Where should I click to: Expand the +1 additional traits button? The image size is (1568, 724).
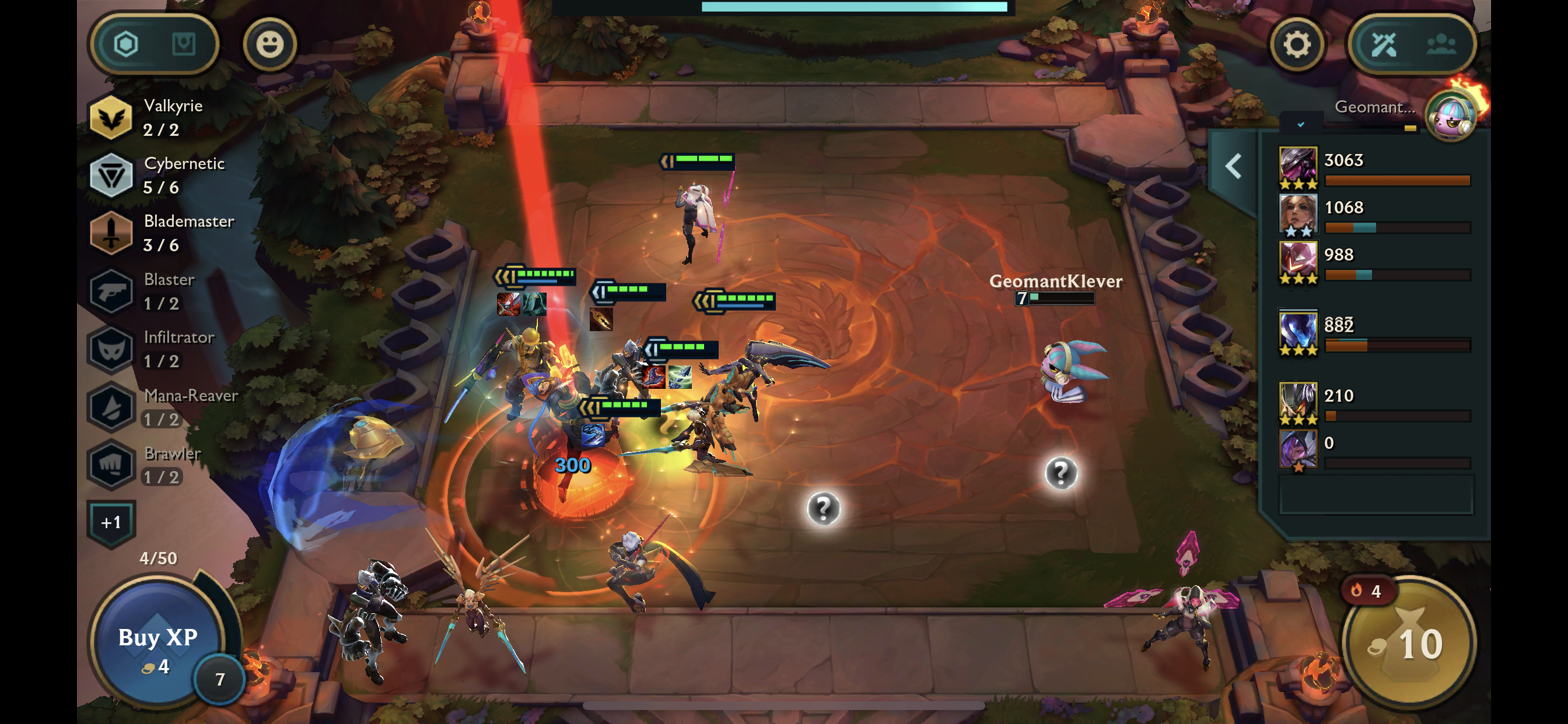point(111,522)
